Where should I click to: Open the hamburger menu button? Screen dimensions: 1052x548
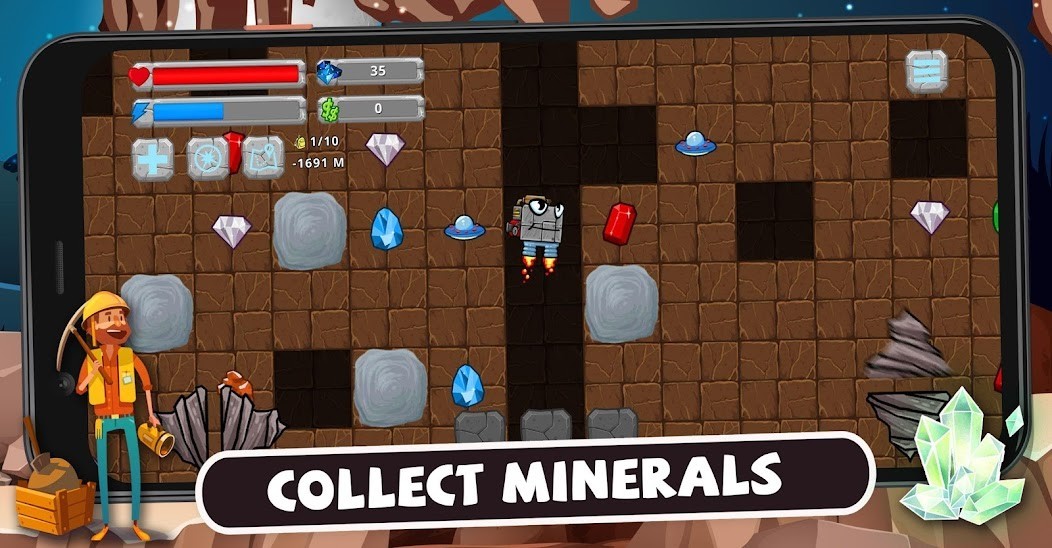[926, 69]
